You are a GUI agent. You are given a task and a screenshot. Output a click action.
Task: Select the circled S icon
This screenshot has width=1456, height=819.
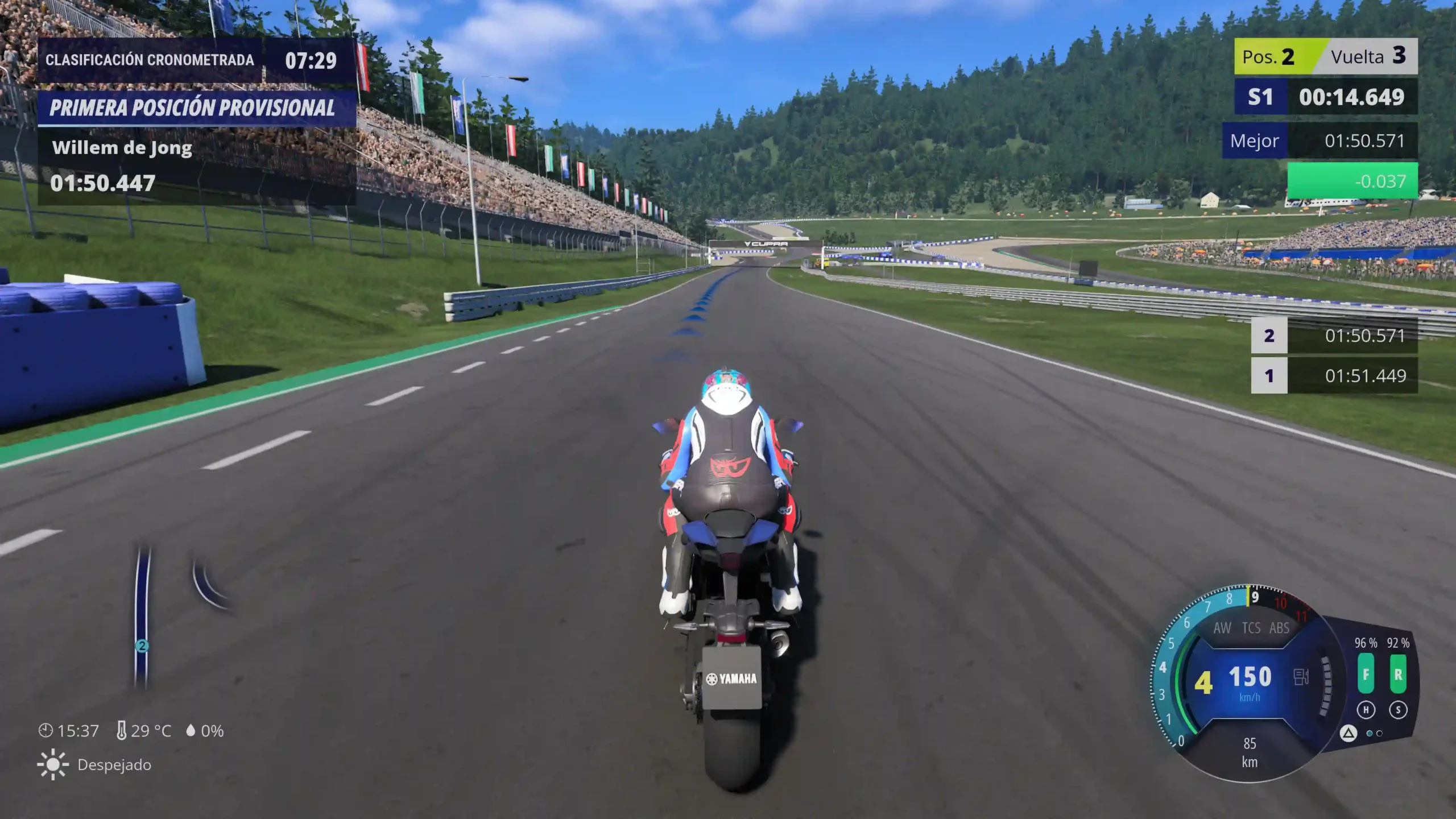1398,710
